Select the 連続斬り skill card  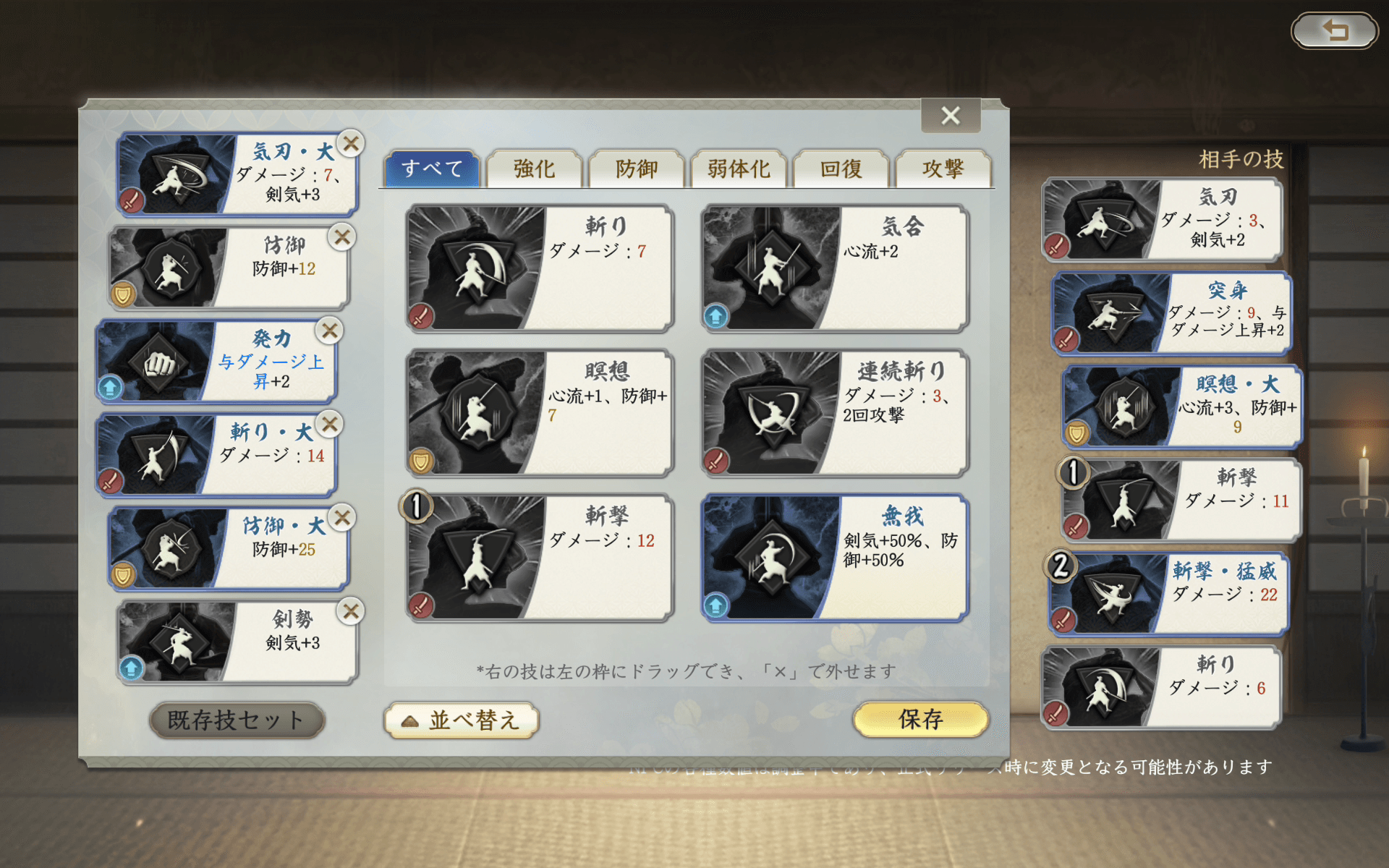tap(832, 412)
